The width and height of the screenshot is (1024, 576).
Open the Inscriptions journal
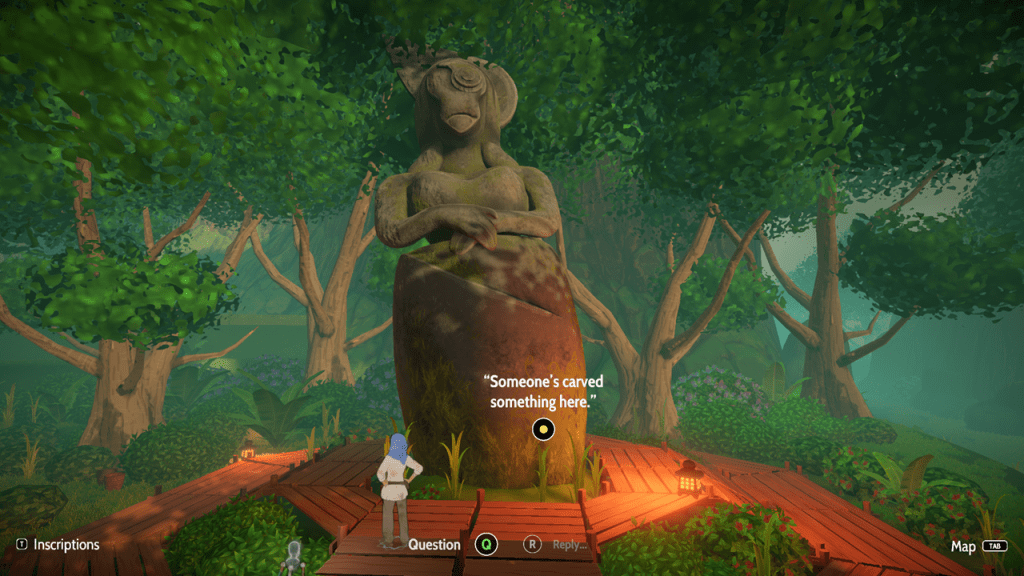(x=58, y=545)
